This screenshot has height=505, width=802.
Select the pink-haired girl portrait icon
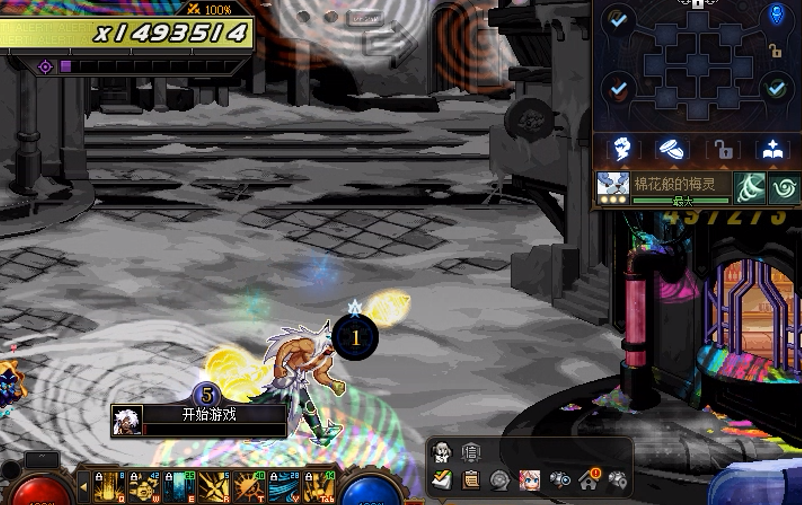(x=529, y=479)
